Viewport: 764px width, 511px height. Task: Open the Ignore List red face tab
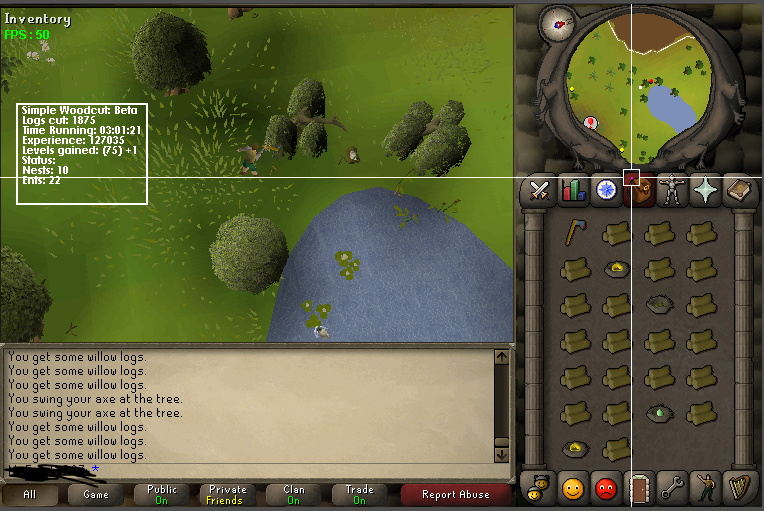(606, 489)
